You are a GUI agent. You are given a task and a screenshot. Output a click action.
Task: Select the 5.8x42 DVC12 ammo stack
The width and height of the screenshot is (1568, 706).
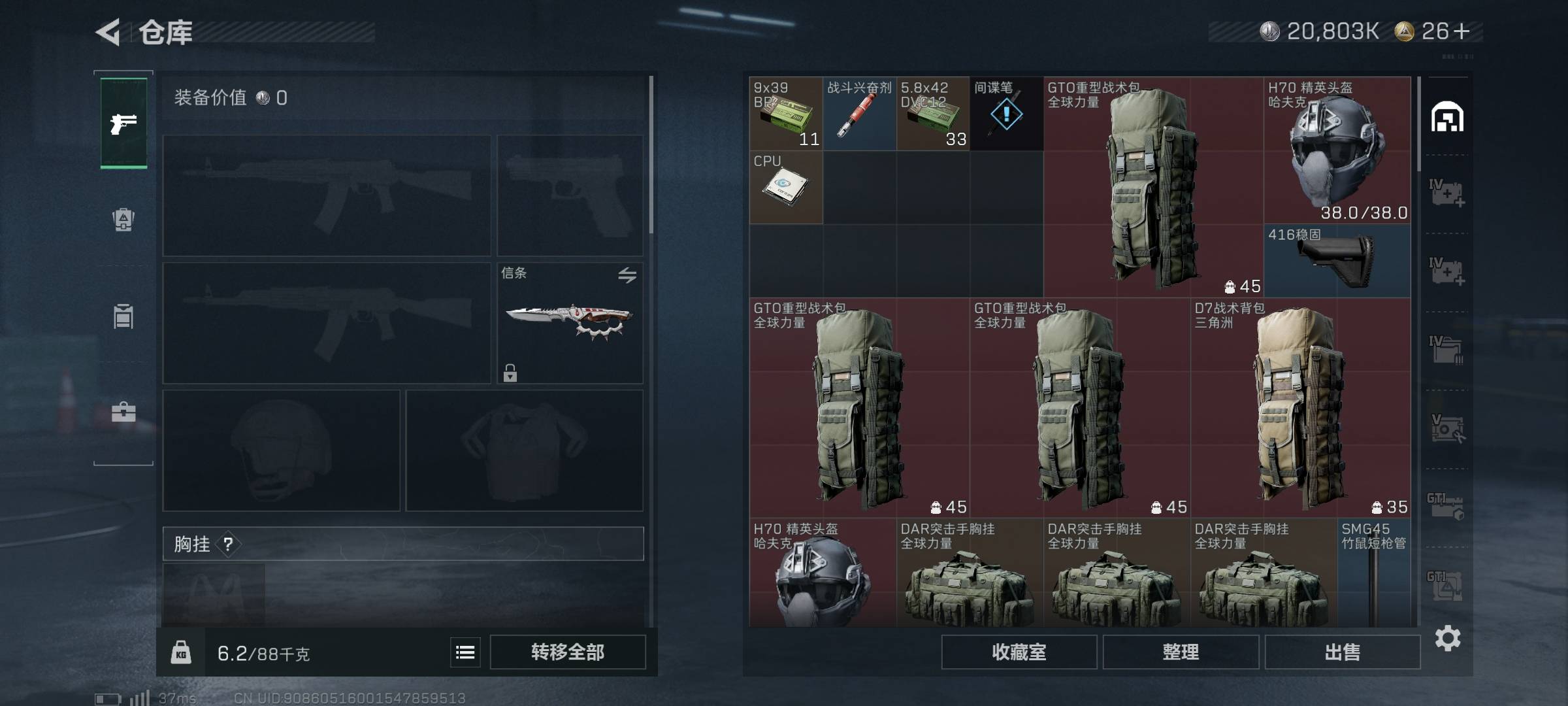pyautogui.click(x=933, y=114)
